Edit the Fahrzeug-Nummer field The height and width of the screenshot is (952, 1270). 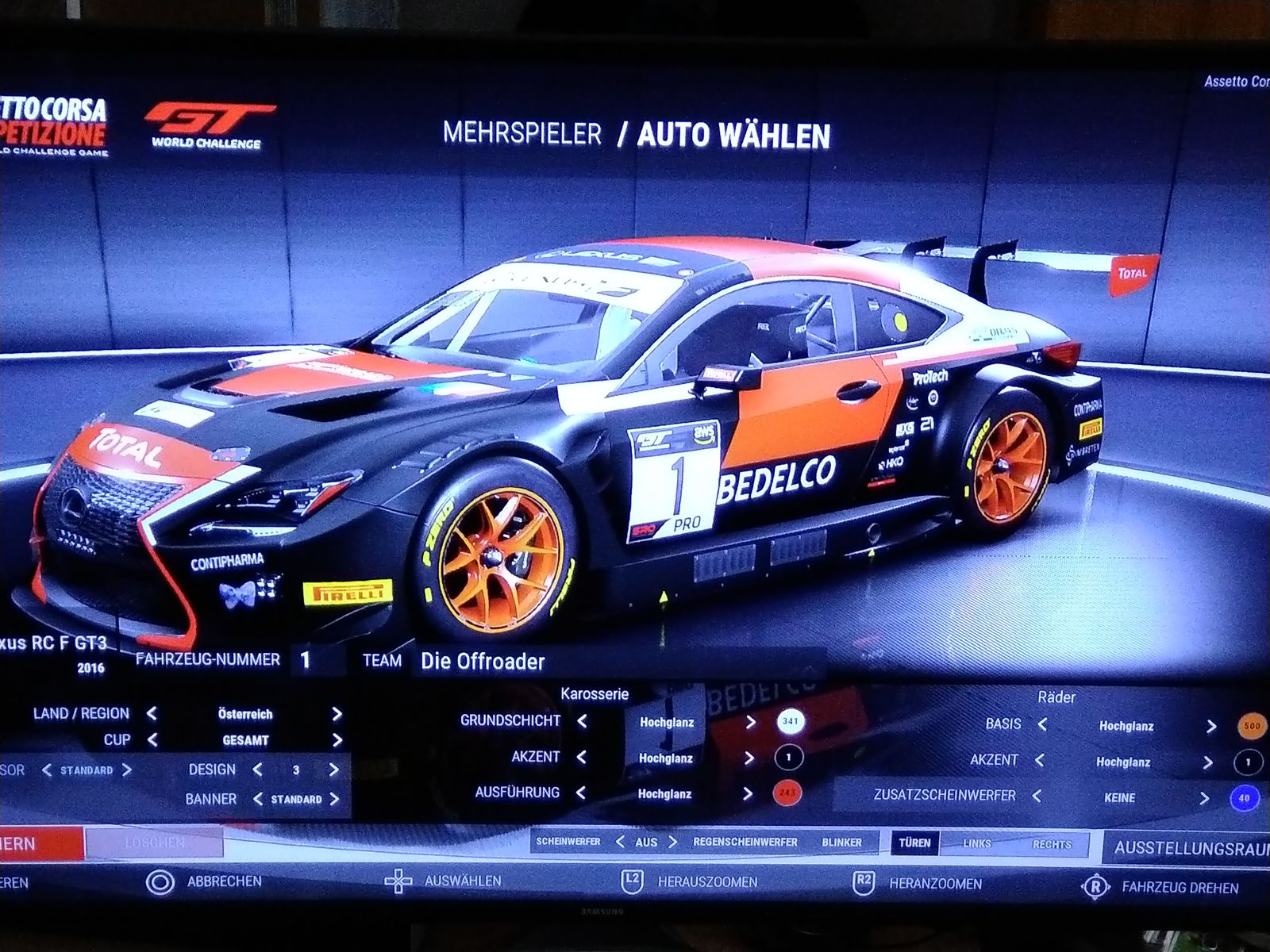click(317, 660)
